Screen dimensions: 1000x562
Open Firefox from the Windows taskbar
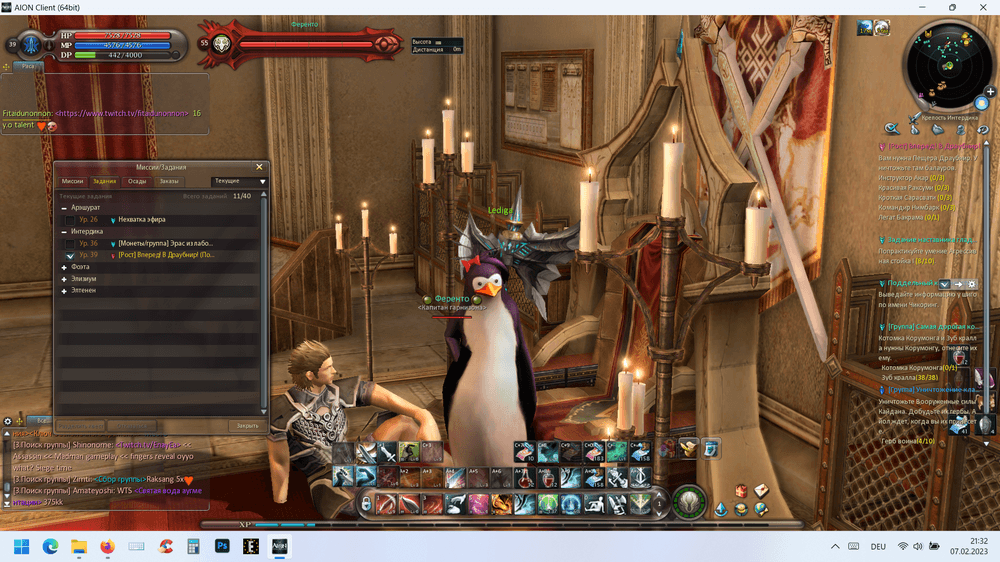coord(107,546)
